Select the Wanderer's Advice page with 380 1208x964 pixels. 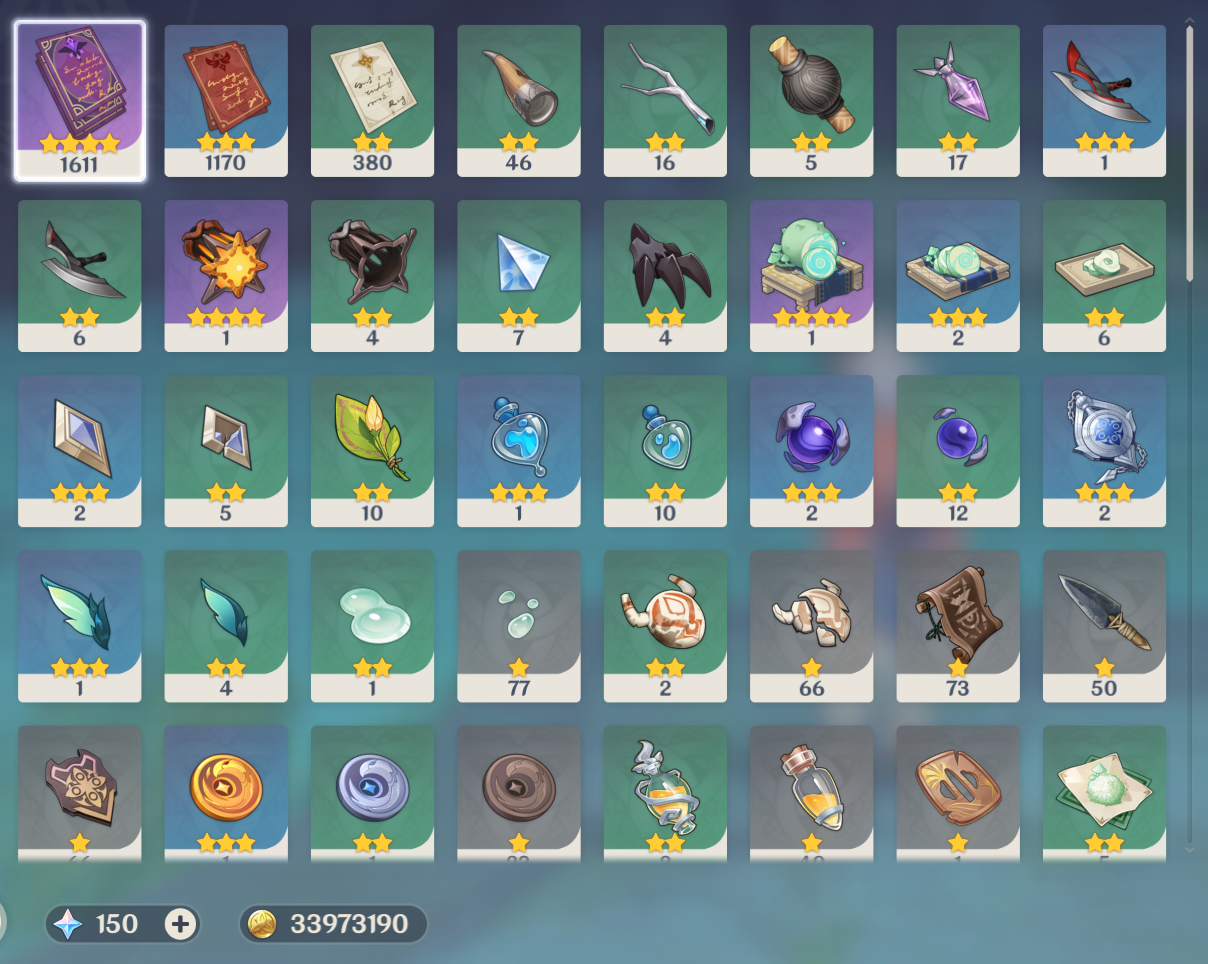[x=372, y=100]
